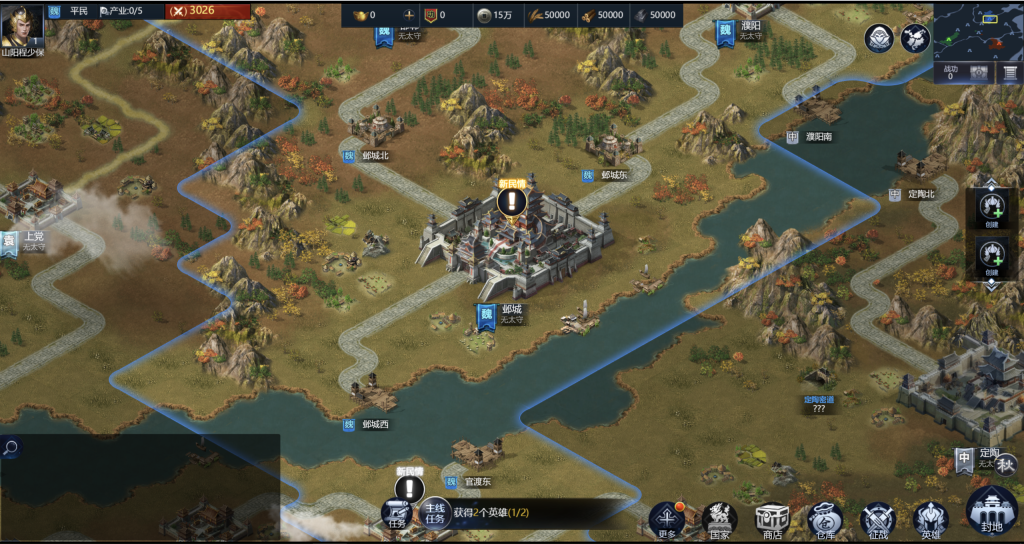Go to the 封地 fief castle

click(x=992, y=510)
